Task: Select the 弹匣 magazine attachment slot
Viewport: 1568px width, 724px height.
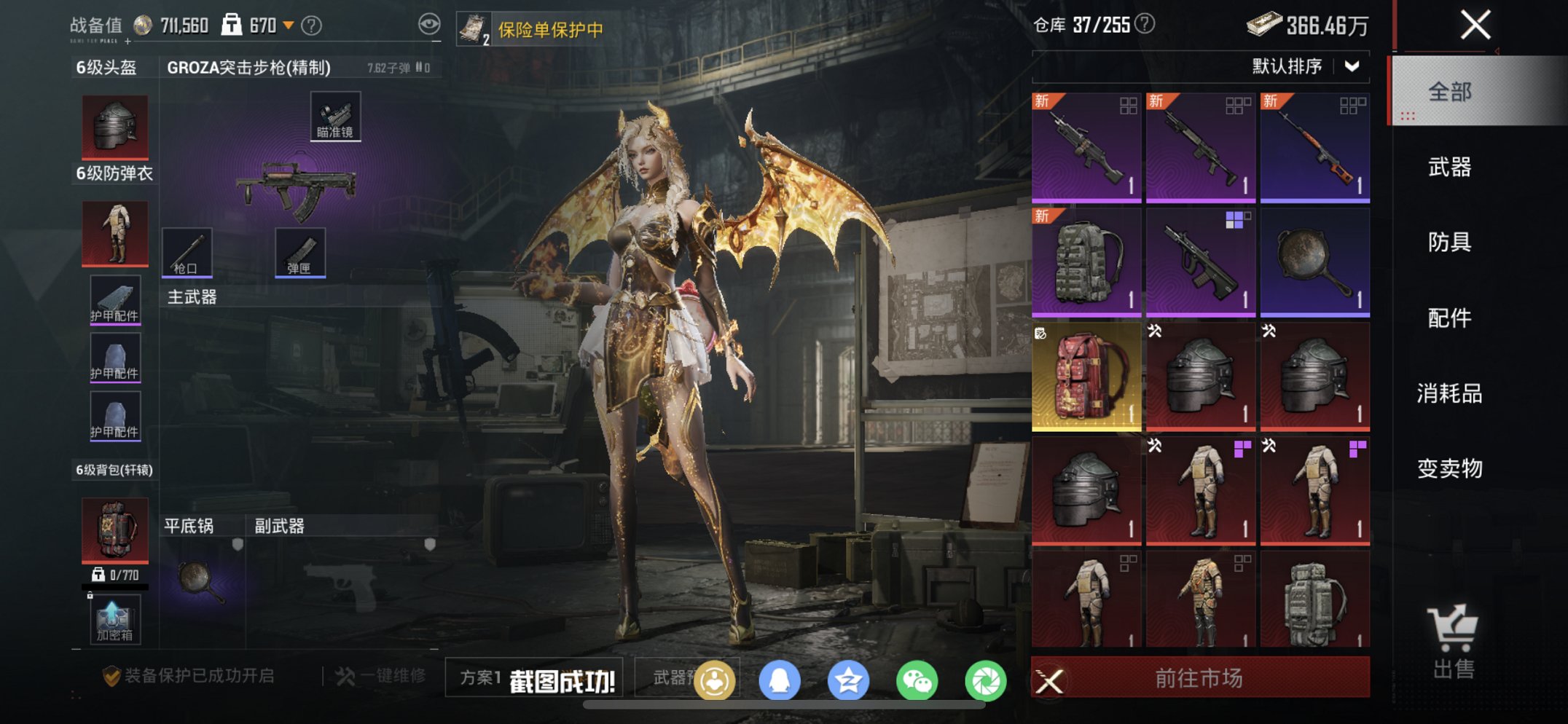Action: click(x=299, y=251)
